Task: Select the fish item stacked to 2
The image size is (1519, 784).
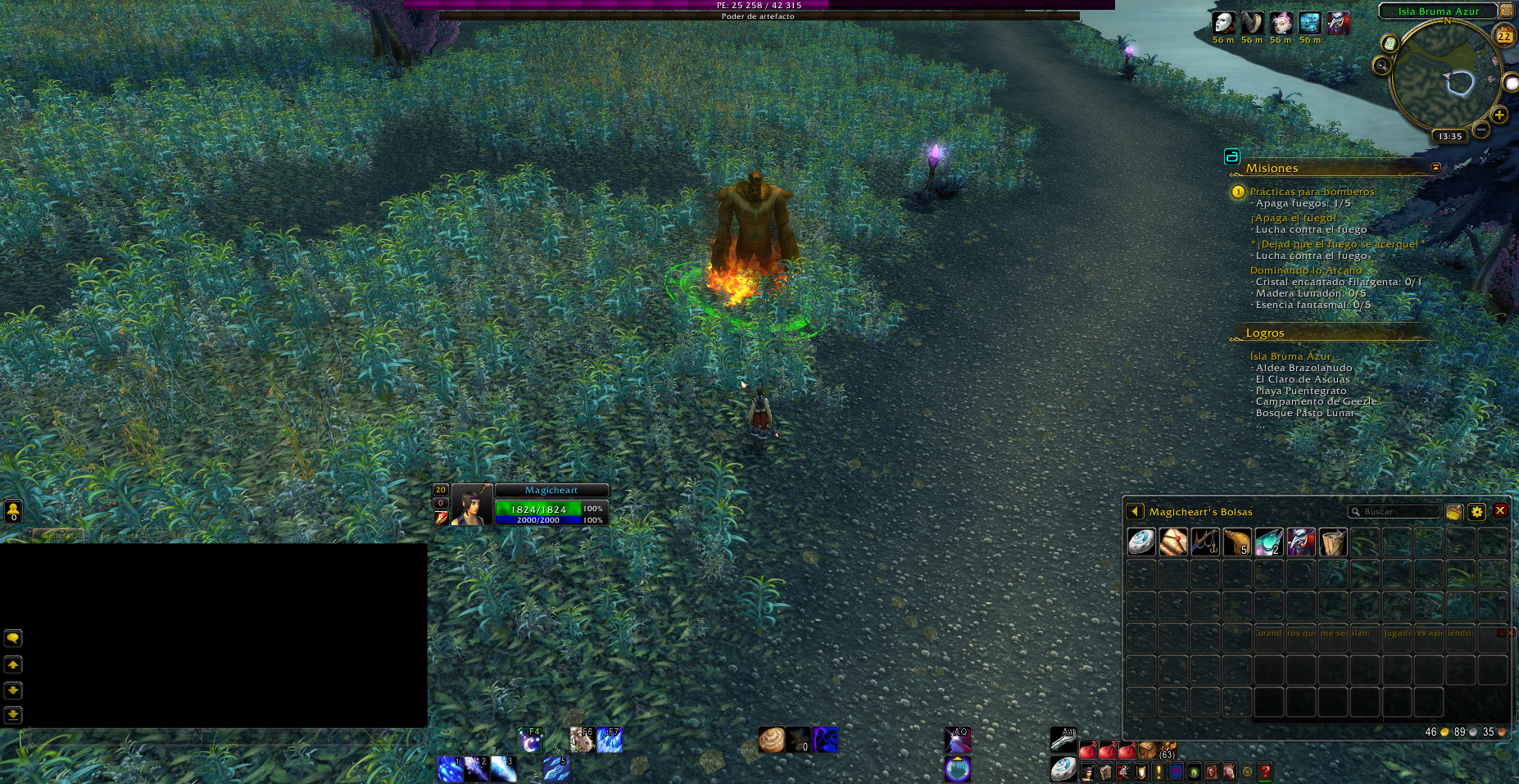Action: (x=1268, y=542)
